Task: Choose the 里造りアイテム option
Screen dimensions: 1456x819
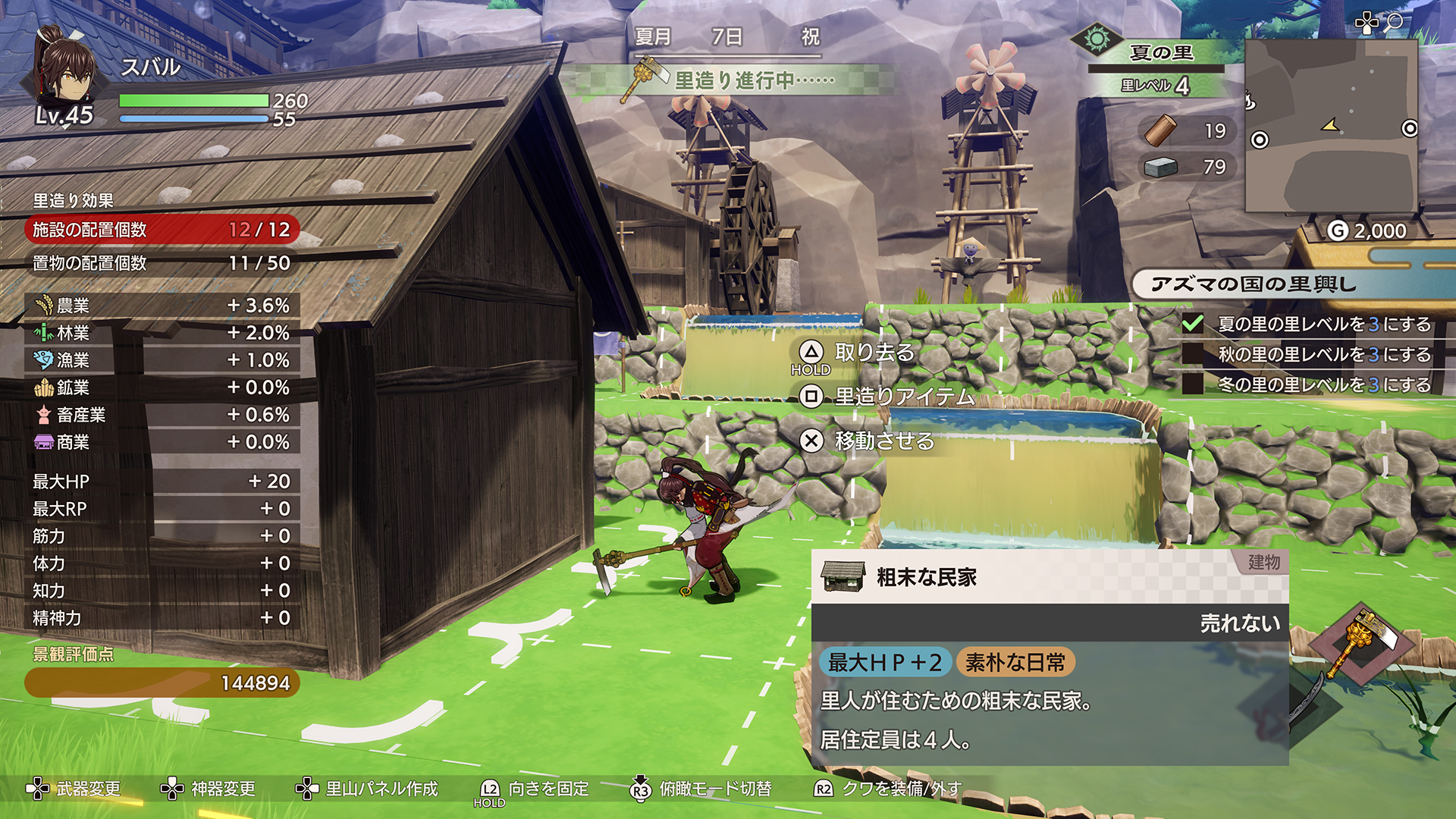Action: [903, 397]
